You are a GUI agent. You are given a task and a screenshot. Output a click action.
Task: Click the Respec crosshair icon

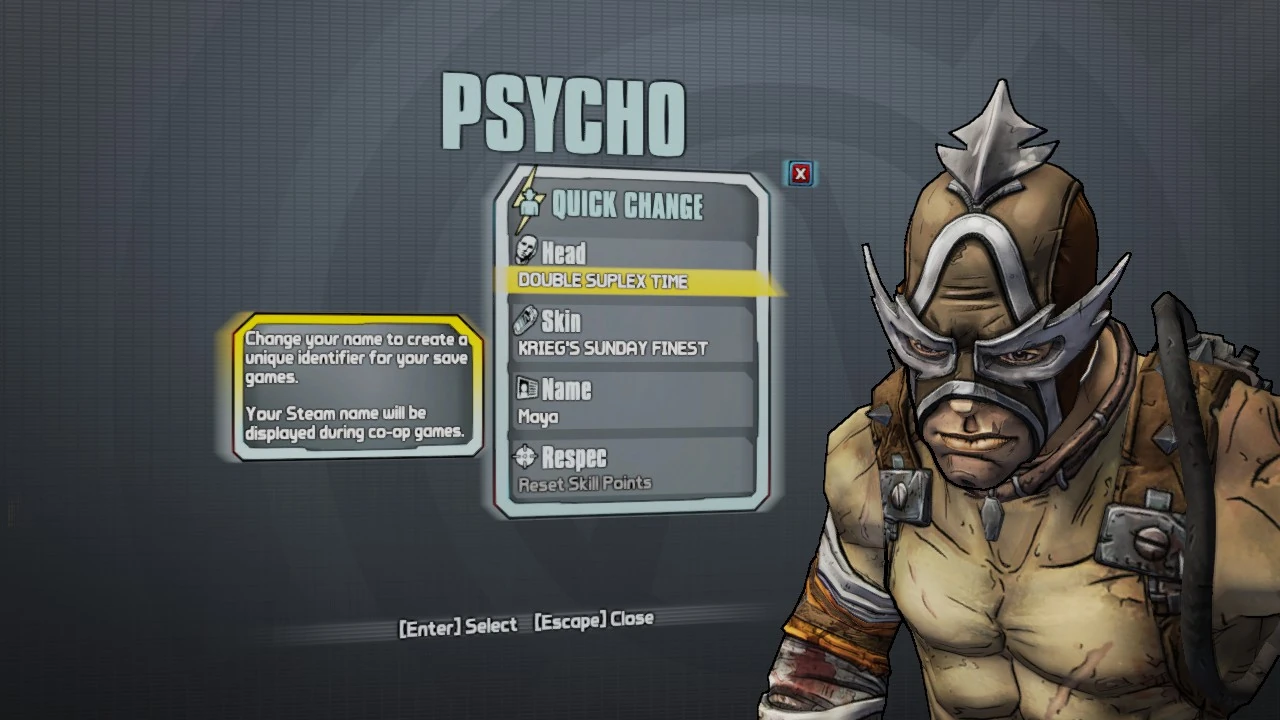528,458
